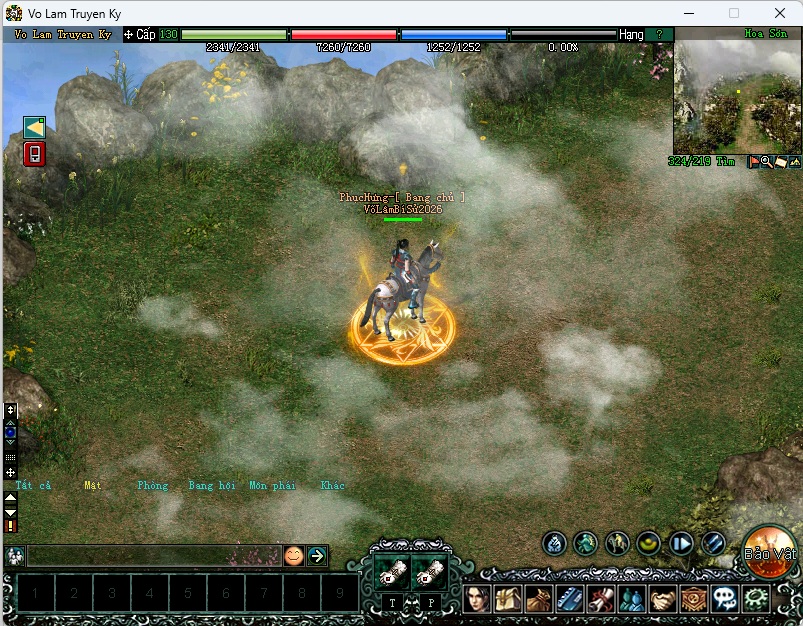Open the two-figures team icon
The image size is (803, 626).
click(x=631, y=598)
